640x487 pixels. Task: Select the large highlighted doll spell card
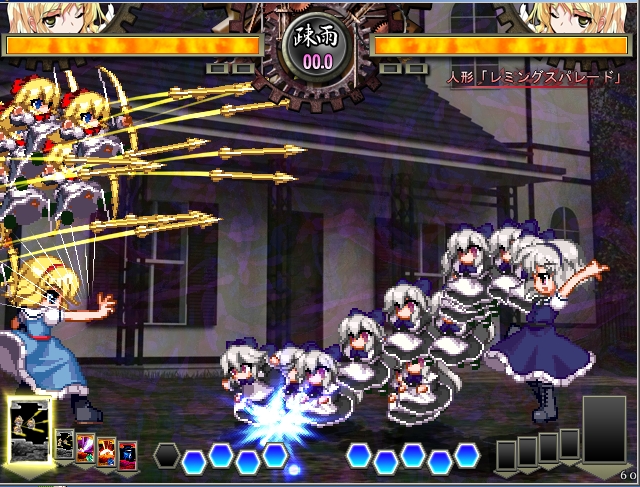click(x=30, y=431)
